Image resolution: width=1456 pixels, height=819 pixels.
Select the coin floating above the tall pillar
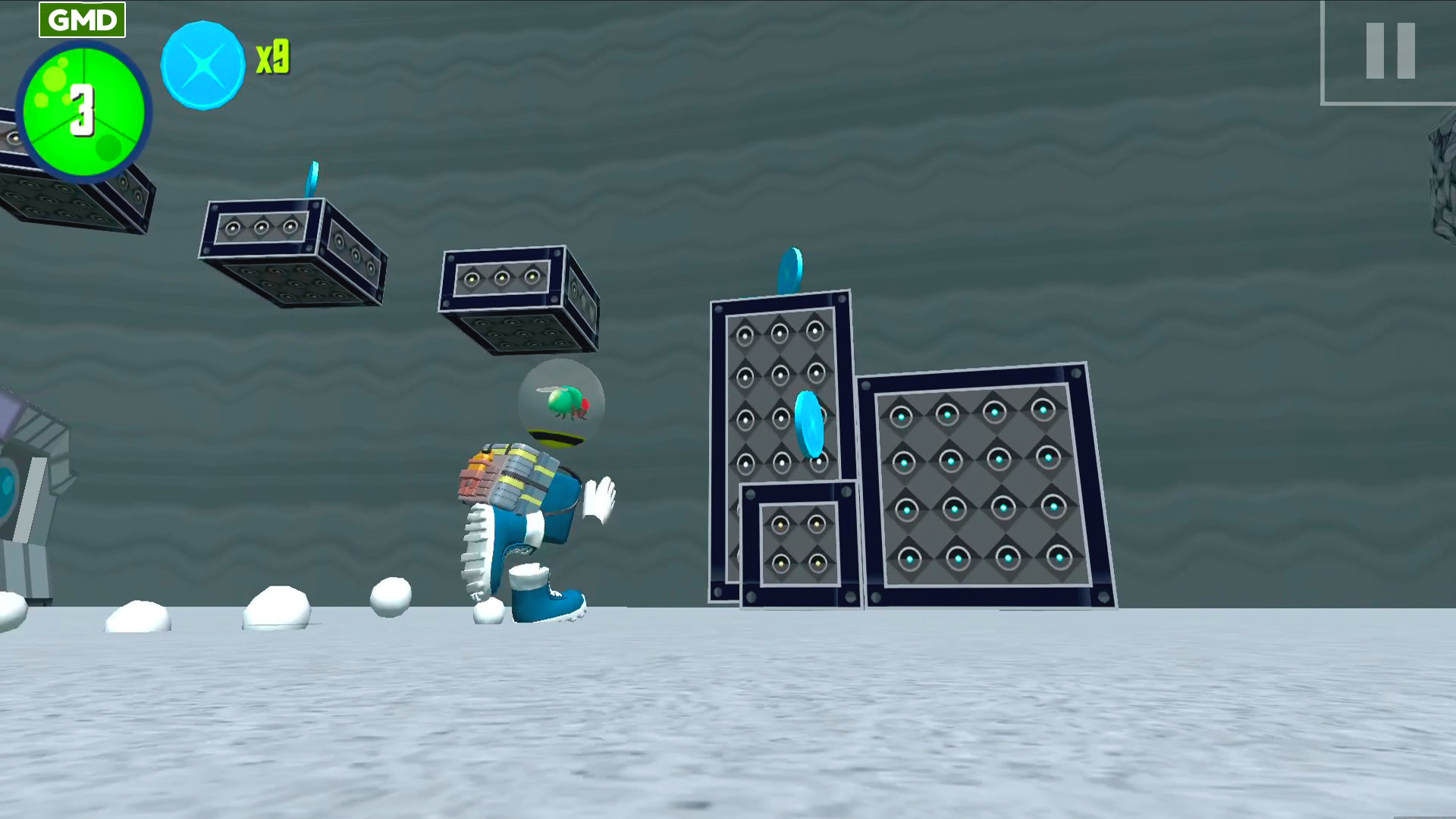point(791,269)
